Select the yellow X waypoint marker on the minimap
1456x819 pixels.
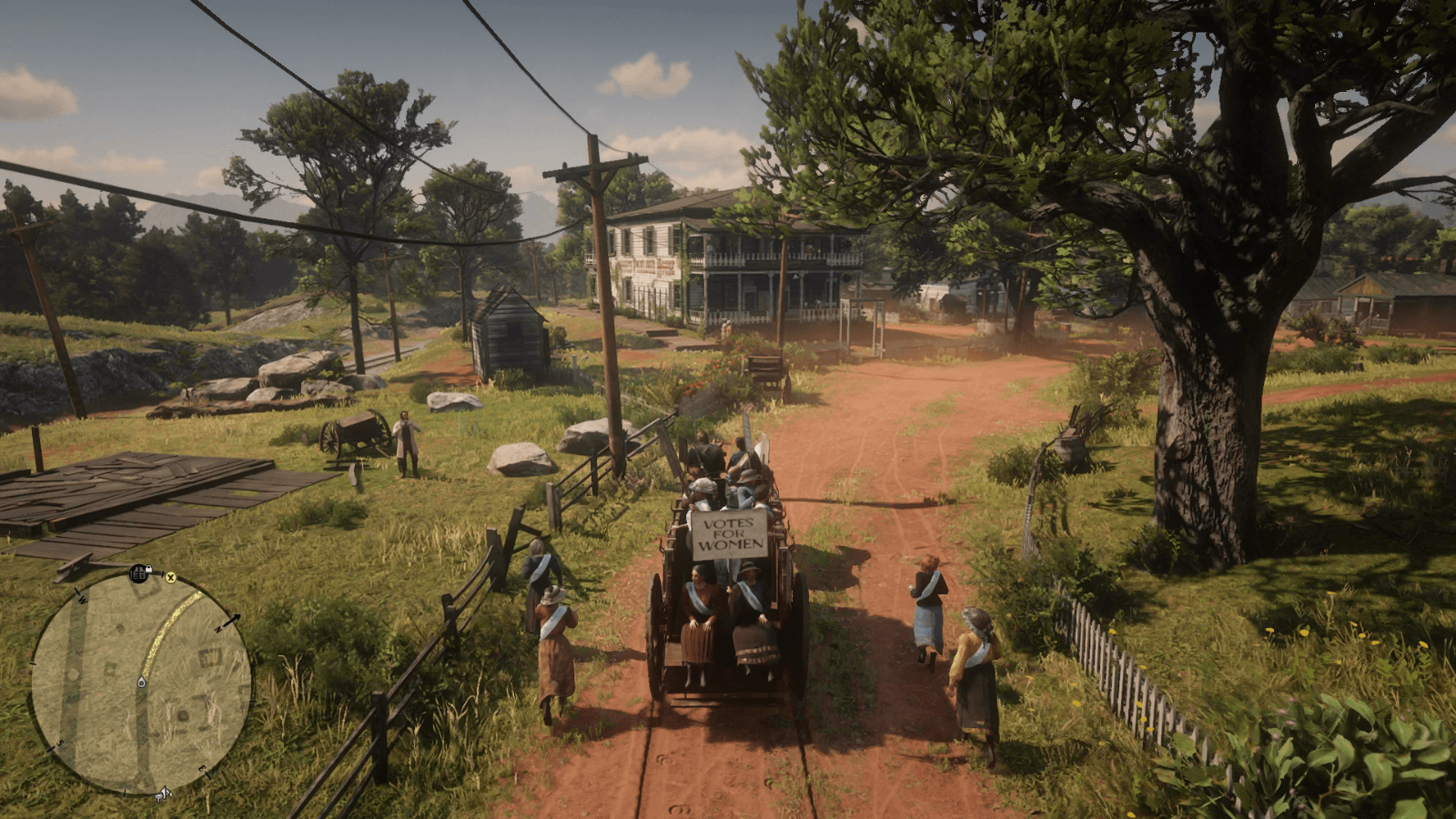[171, 578]
